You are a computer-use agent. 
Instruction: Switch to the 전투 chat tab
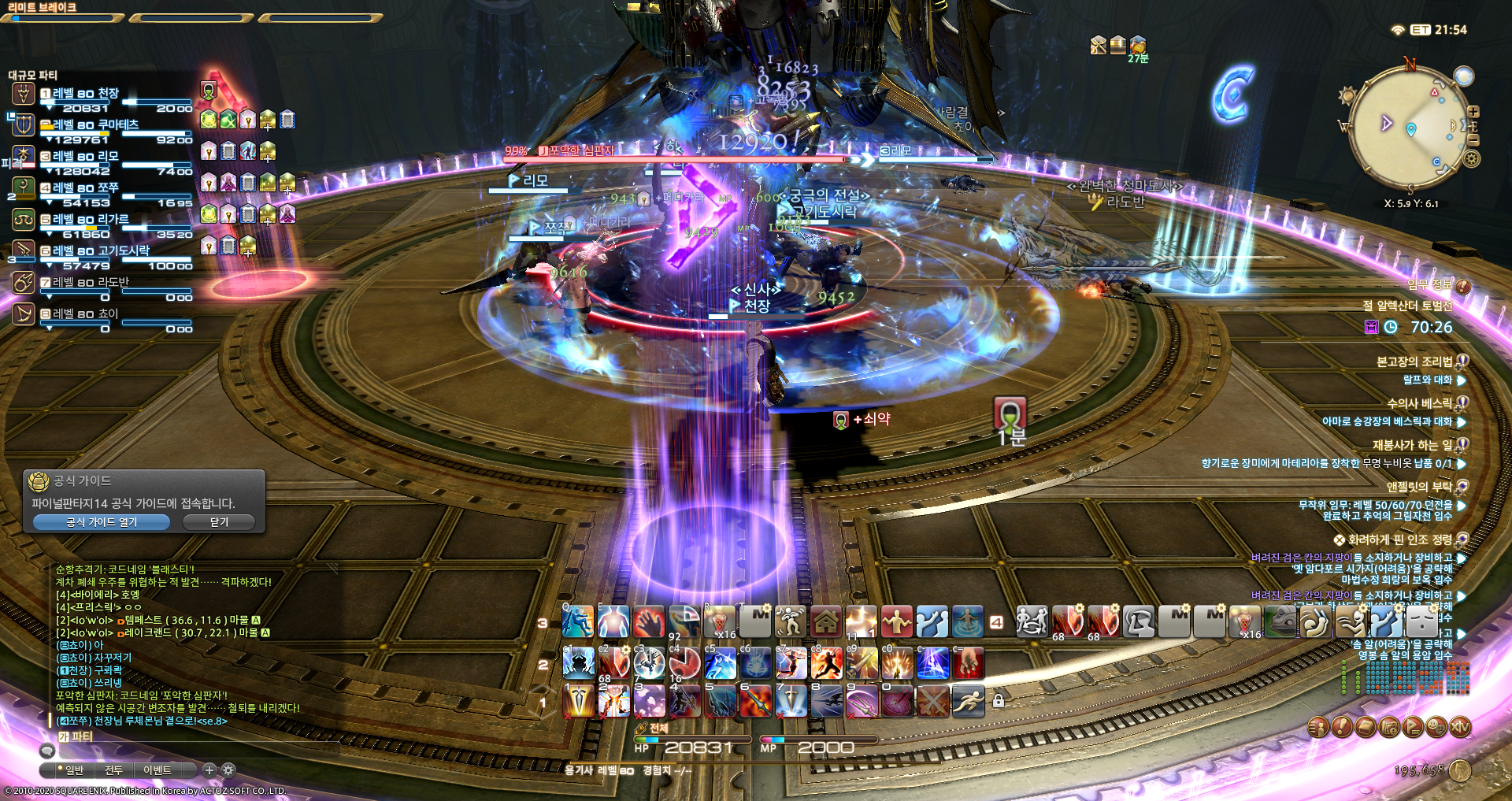click(x=113, y=769)
